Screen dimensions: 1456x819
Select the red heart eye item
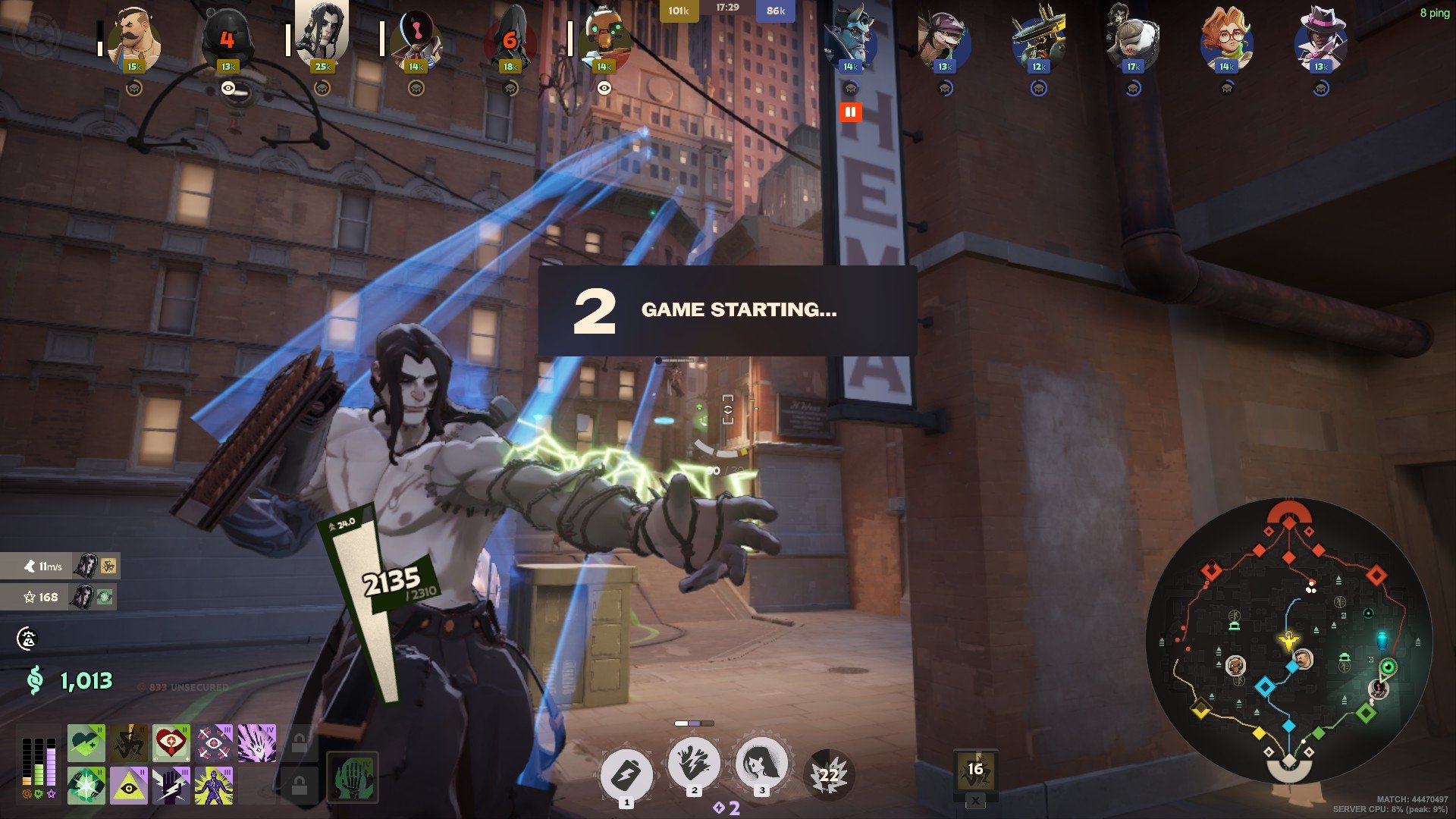171,743
